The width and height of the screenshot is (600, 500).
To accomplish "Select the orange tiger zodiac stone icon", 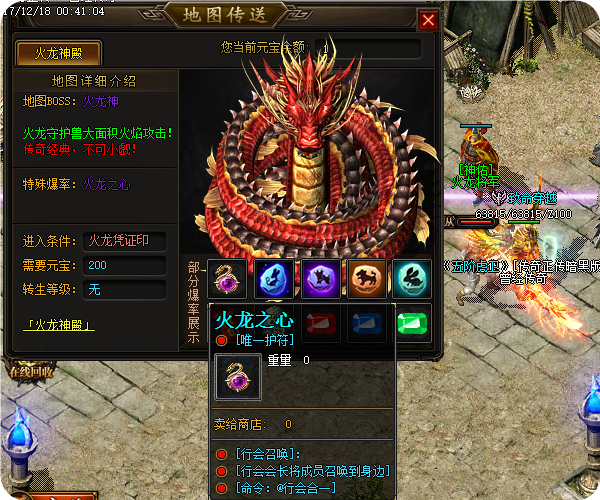I will tap(365, 279).
